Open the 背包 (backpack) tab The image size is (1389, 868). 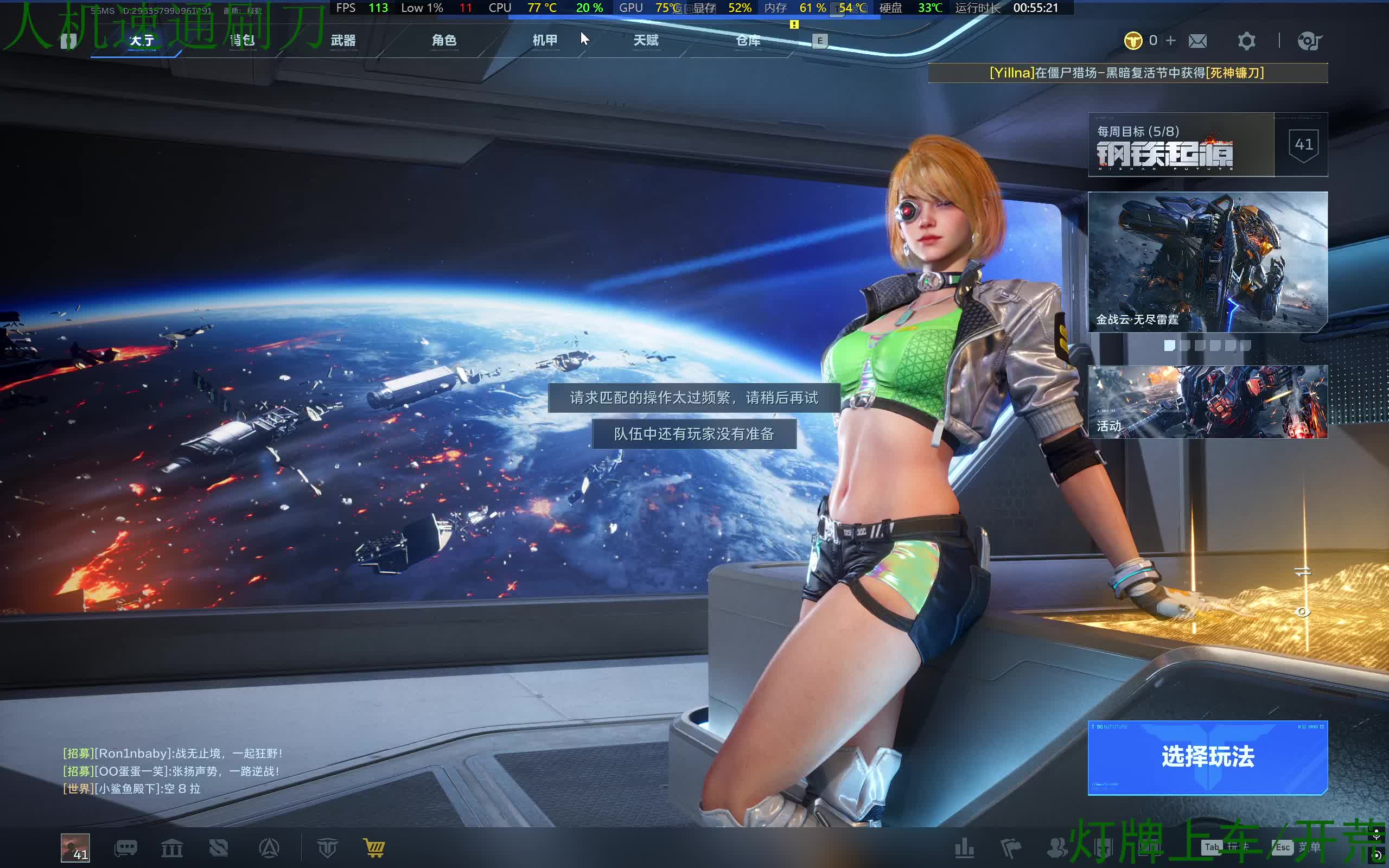242,40
